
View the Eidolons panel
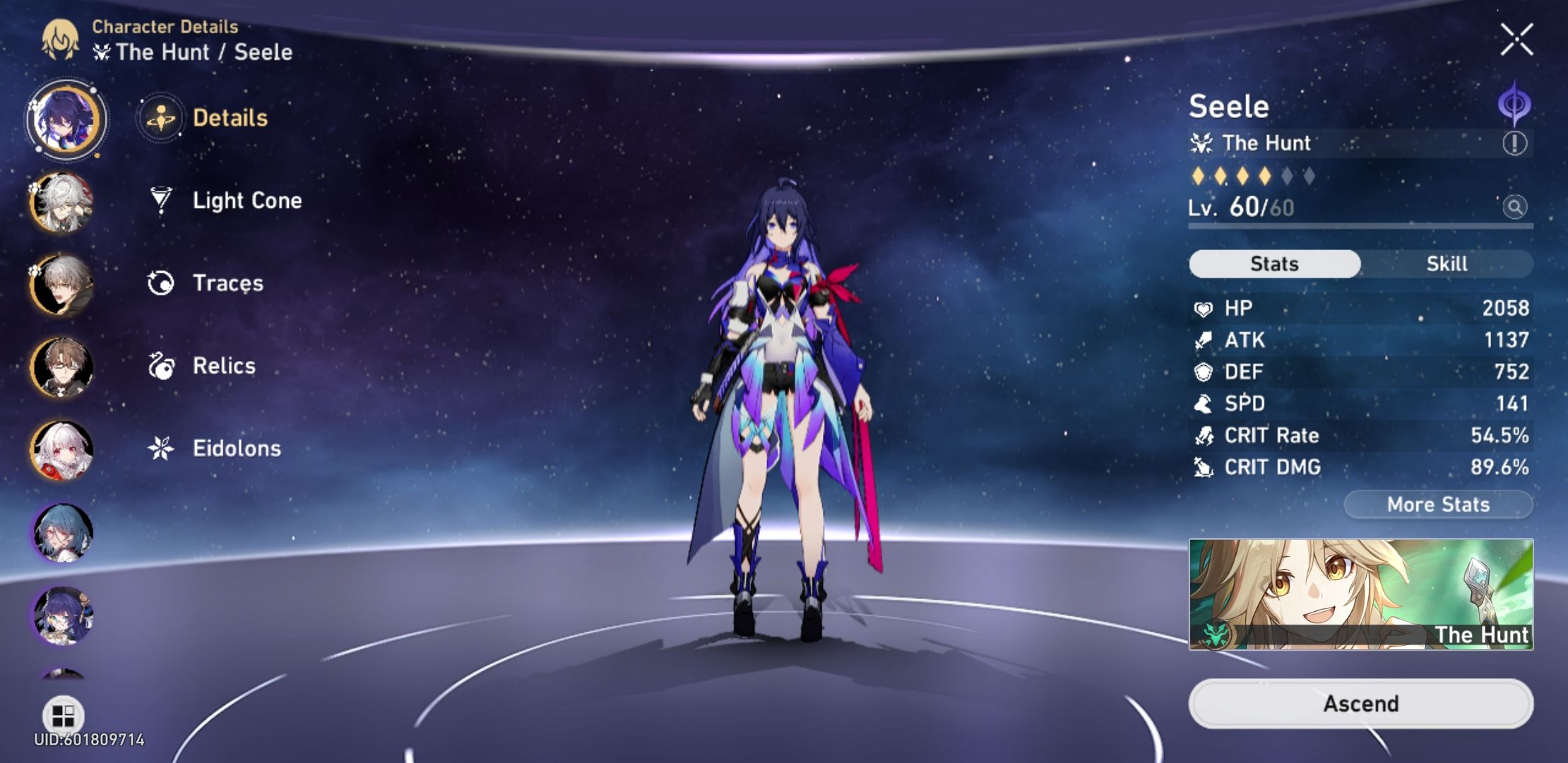(236, 448)
